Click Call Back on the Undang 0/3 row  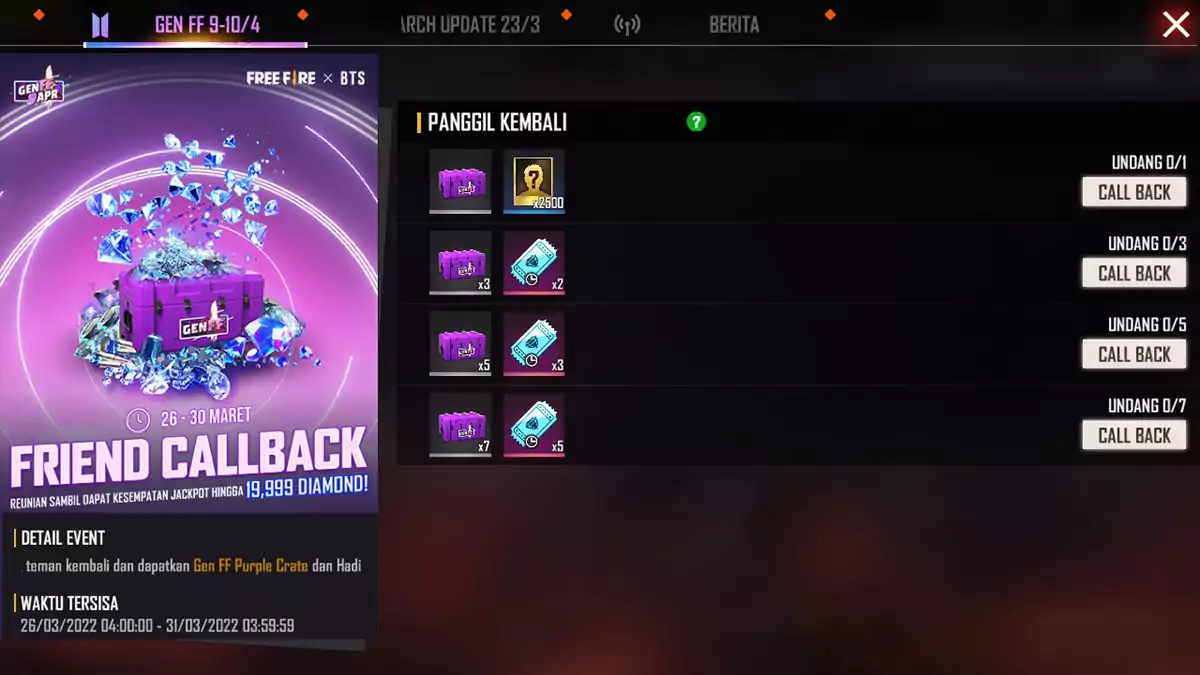pos(1134,273)
